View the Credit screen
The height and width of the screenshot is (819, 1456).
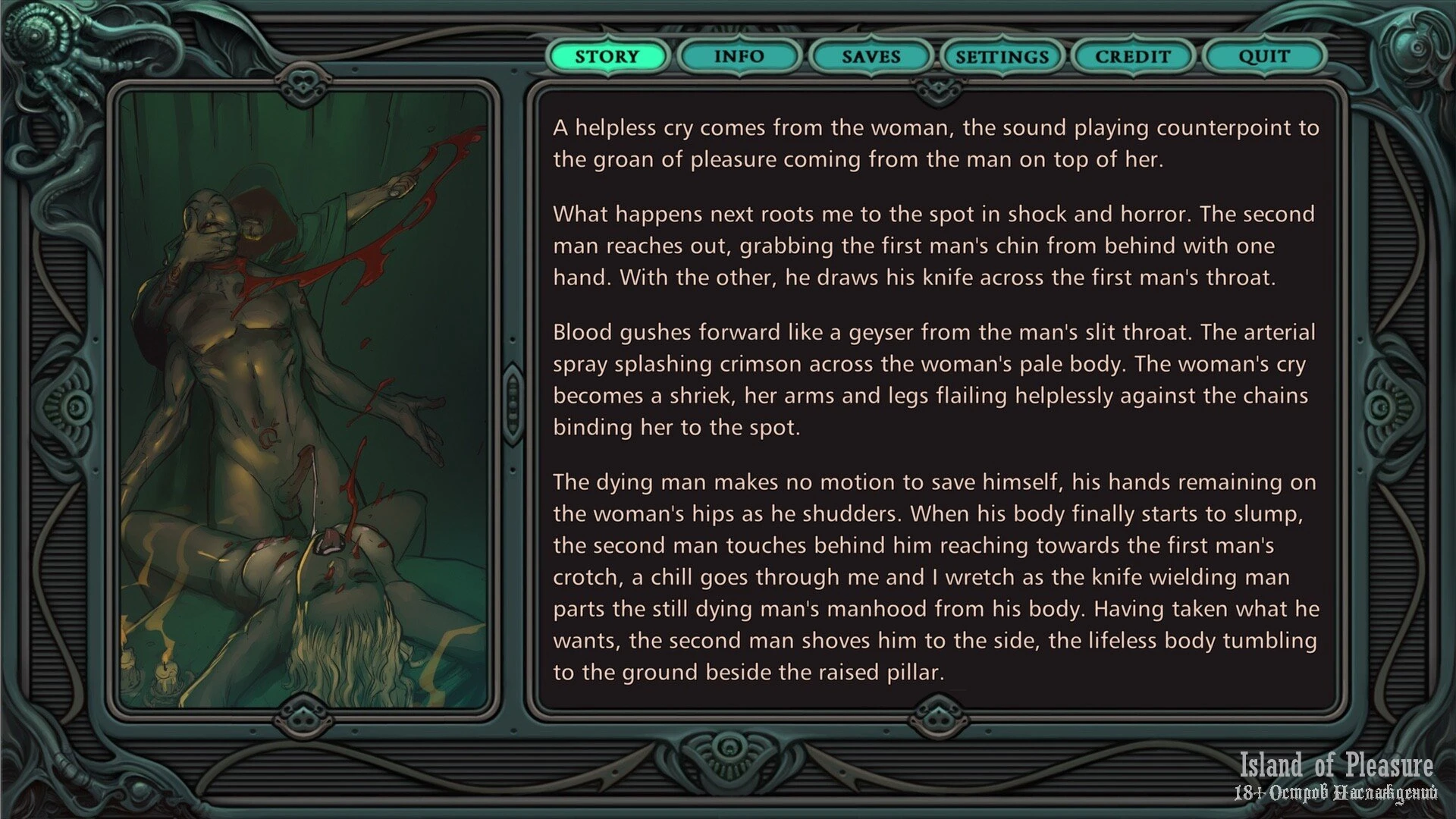coord(1133,57)
